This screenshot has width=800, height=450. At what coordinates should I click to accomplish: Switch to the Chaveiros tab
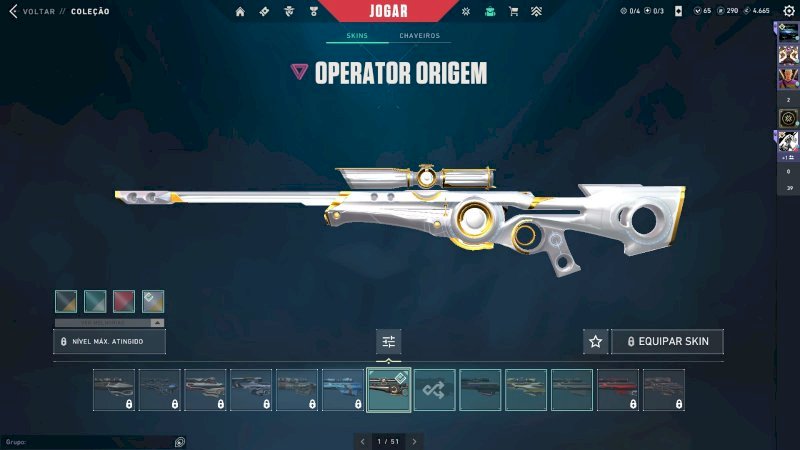419,36
